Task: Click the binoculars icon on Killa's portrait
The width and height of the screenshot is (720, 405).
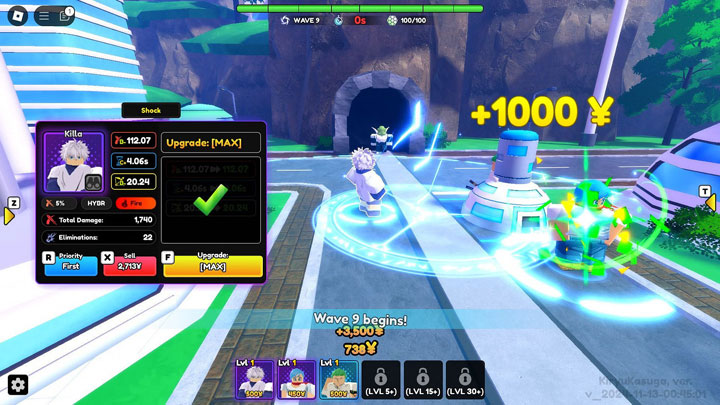Action: (x=92, y=182)
